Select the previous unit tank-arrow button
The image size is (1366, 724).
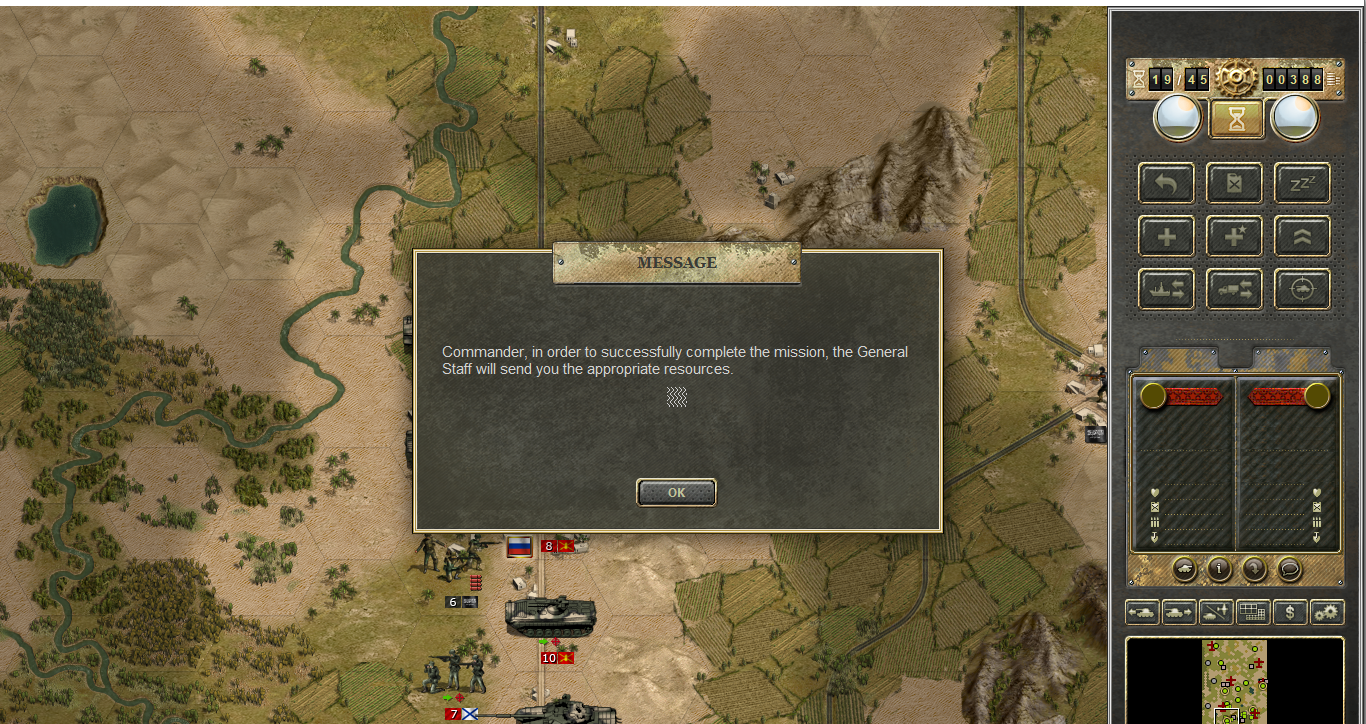[1142, 612]
